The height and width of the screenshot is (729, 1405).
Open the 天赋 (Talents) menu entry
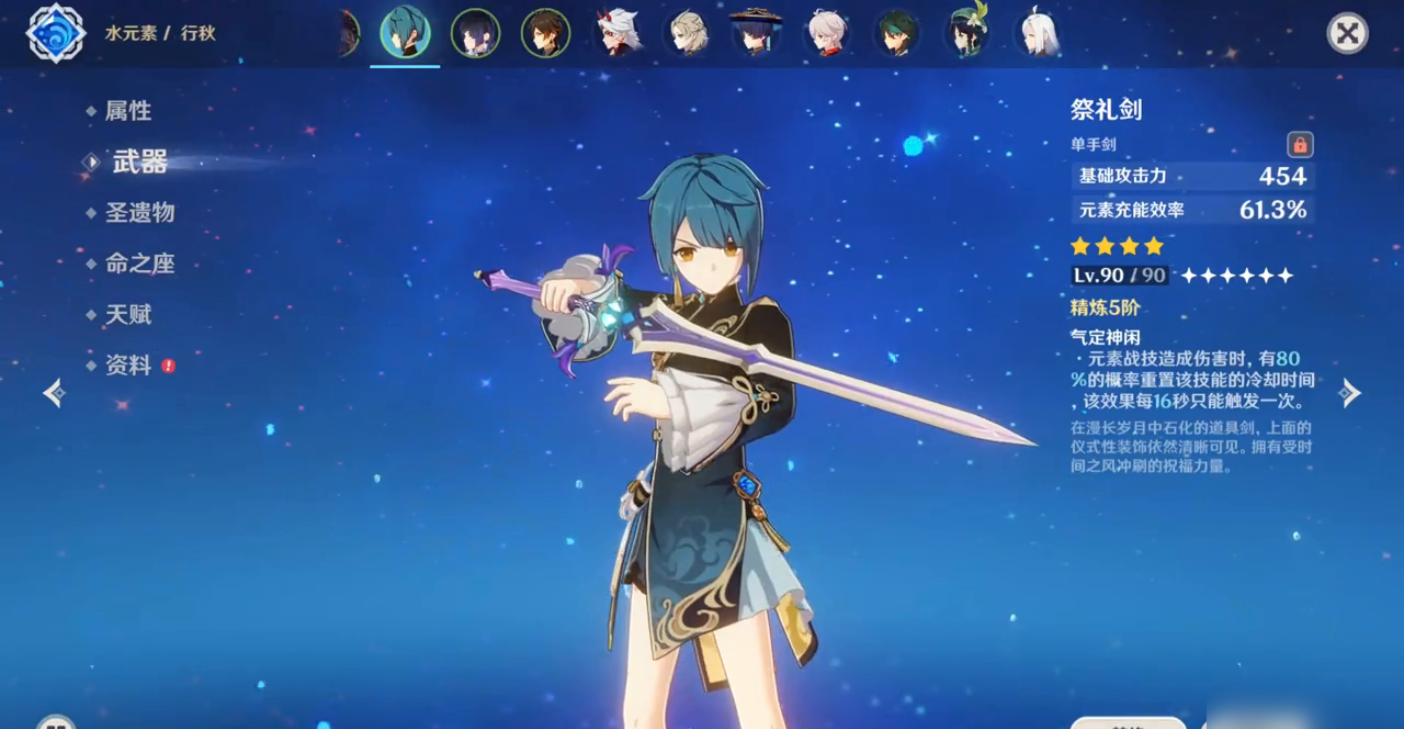pyautogui.click(x=128, y=315)
